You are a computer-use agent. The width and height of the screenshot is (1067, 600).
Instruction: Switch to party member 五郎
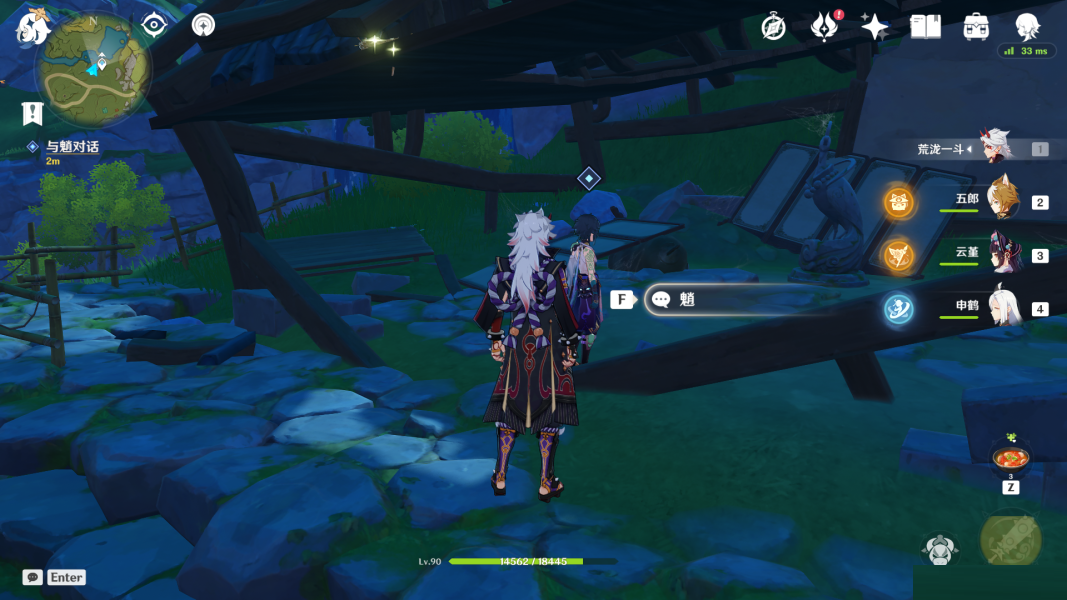[1001, 201]
